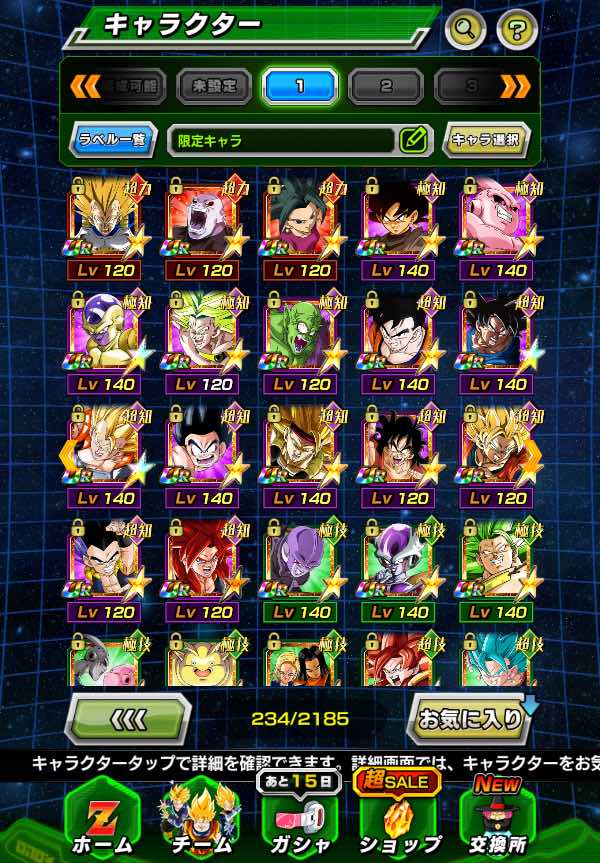Open the ラベル一覧 label list
Image resolution: width=600 pixels, height=863 pixels.
[x=113, y=140]
